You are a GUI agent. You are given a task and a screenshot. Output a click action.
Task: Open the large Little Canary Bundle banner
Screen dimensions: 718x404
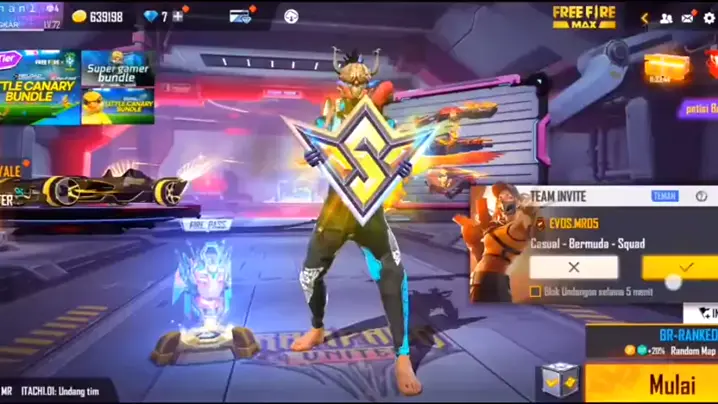[40, 87]
